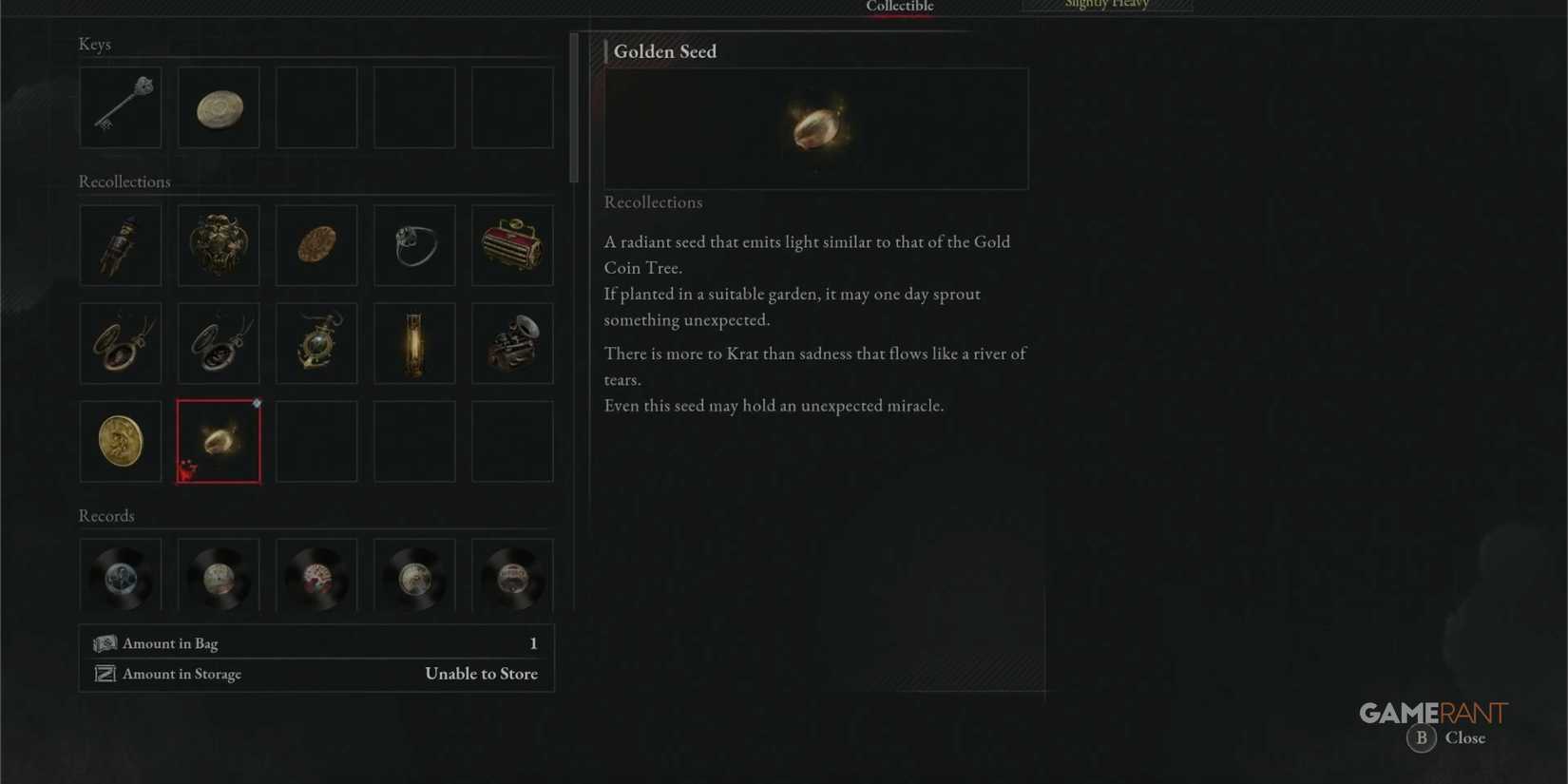Select the gold coin under Keys
The width and height of the screenshot is (1568, 784).
[x=218, y=107]
